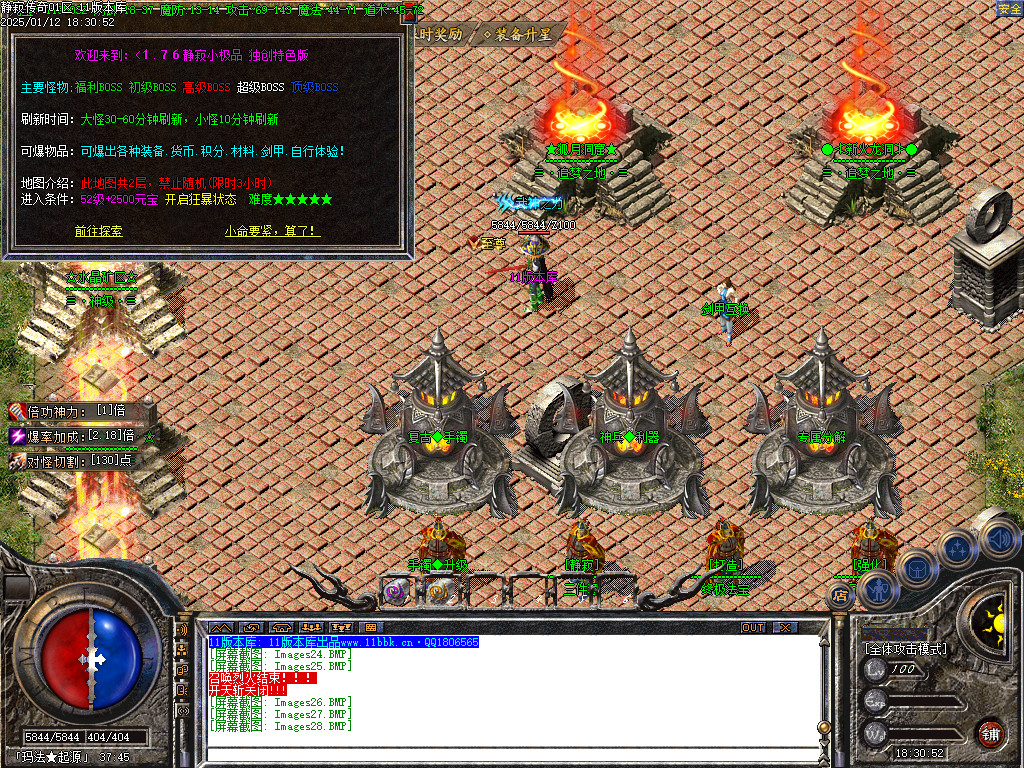Choose the 前往探索 dialogue option
The height and width of the screenshot is (768, 1024).
(x=98, y=231)
